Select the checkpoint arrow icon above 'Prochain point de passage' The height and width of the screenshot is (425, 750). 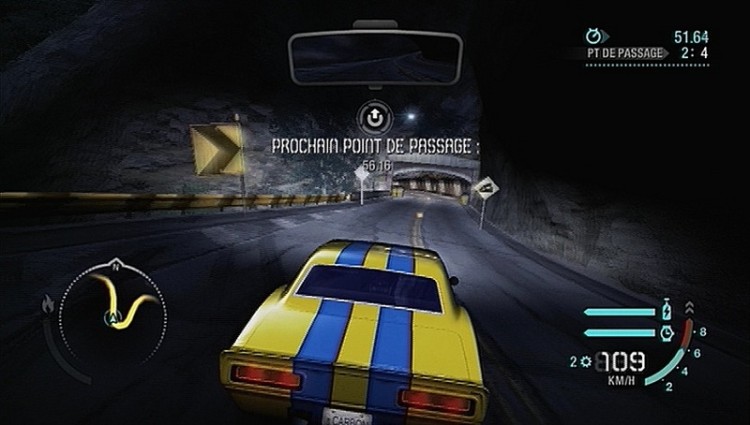tap(375, 118)
